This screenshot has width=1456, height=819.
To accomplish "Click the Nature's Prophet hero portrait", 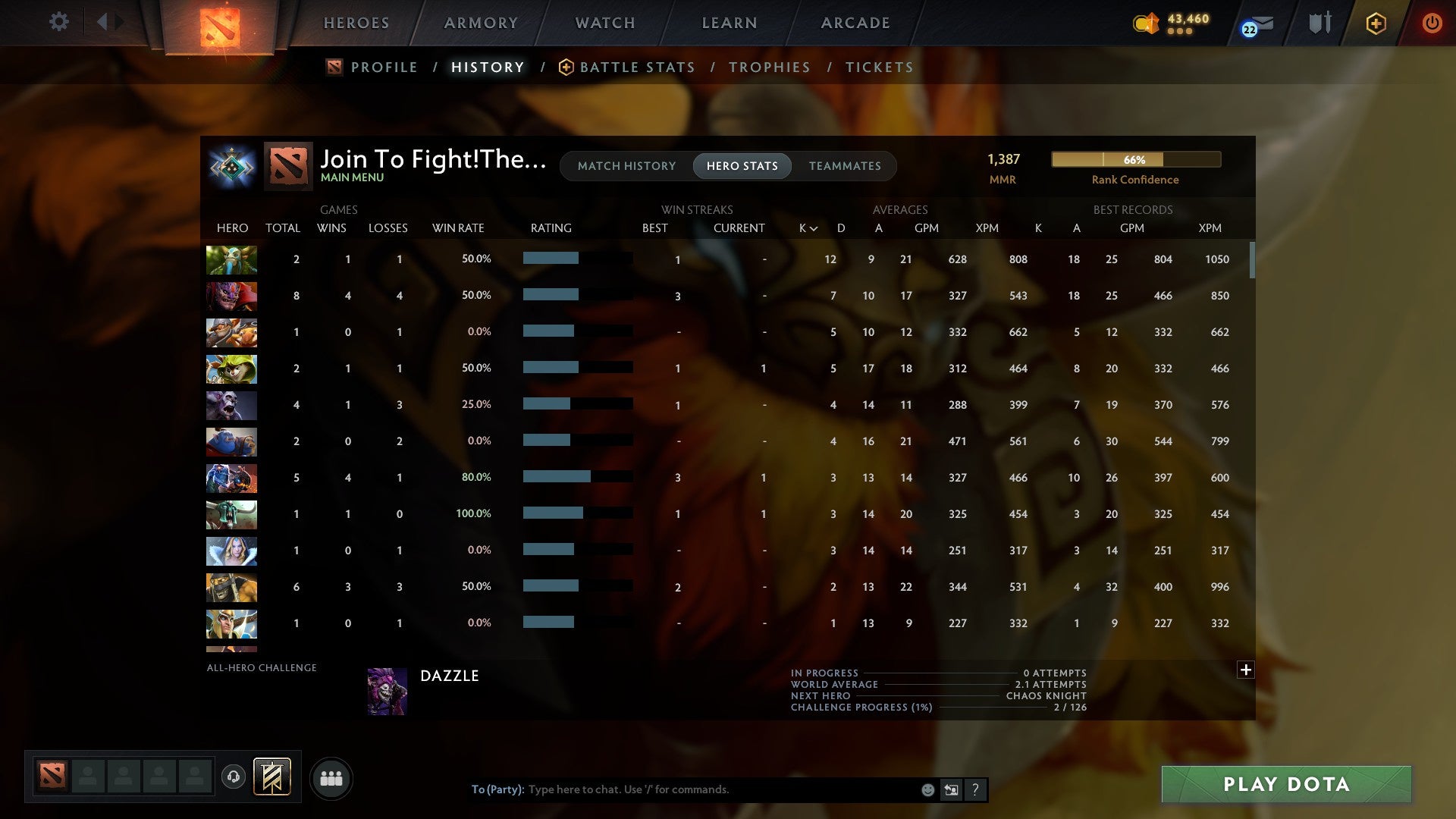I will click(231, 260).
